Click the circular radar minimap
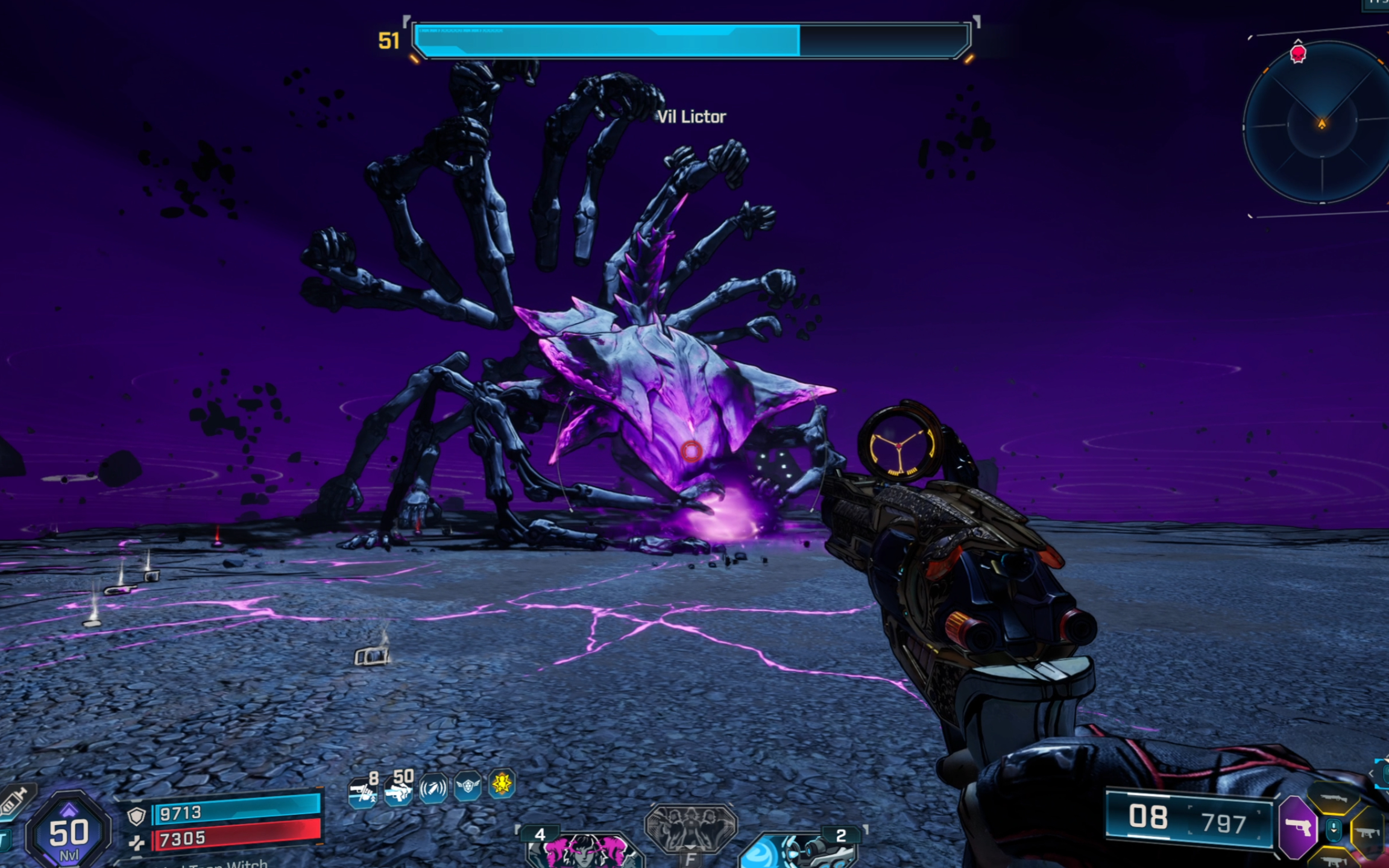Viewport: 1389px width, 868px height. click(x=1321, y=123)
